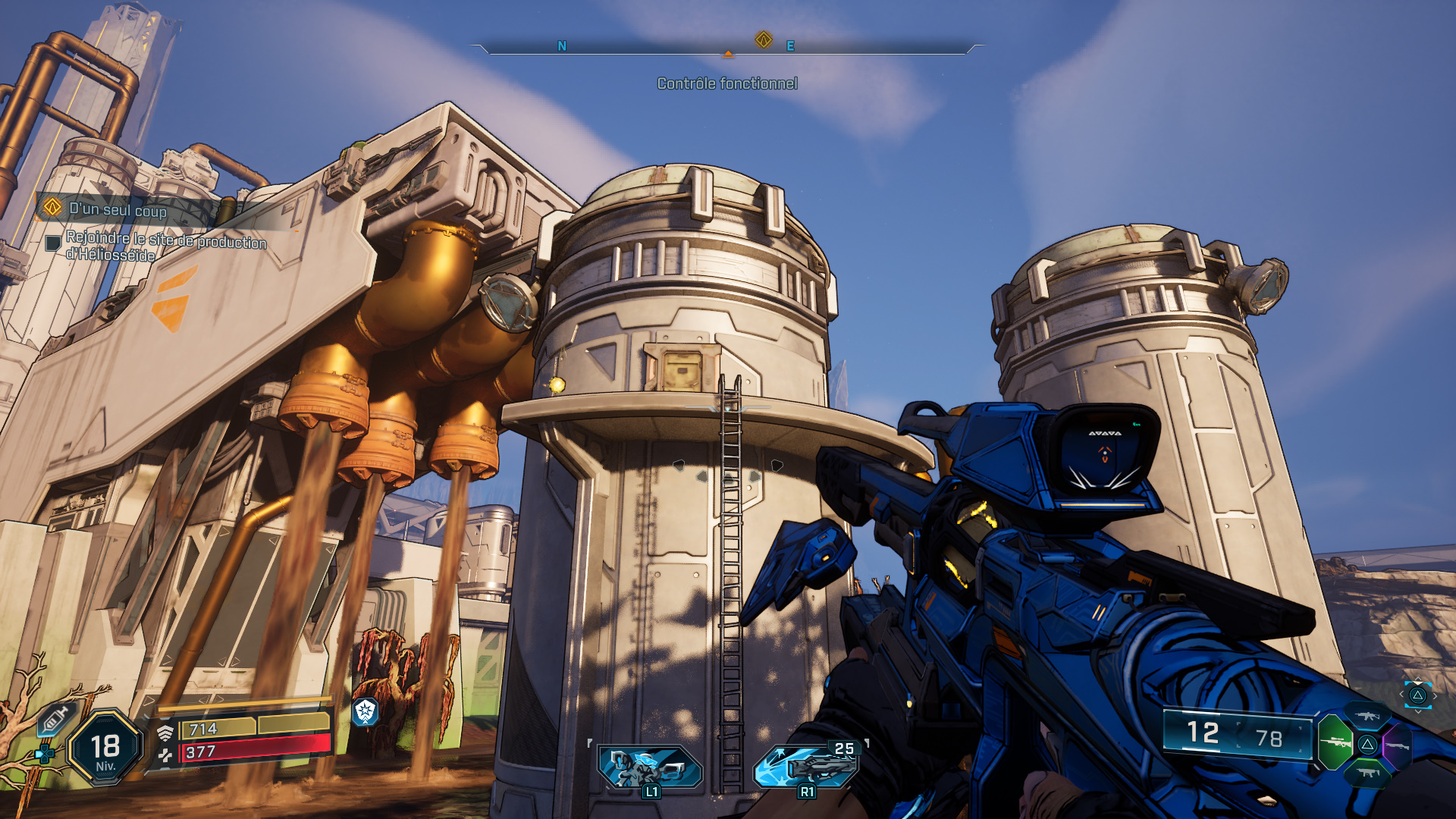The image size is (1456, 819).
Task: Choose the submachine gun weapon slot
Action: [x=1368, y=773]
